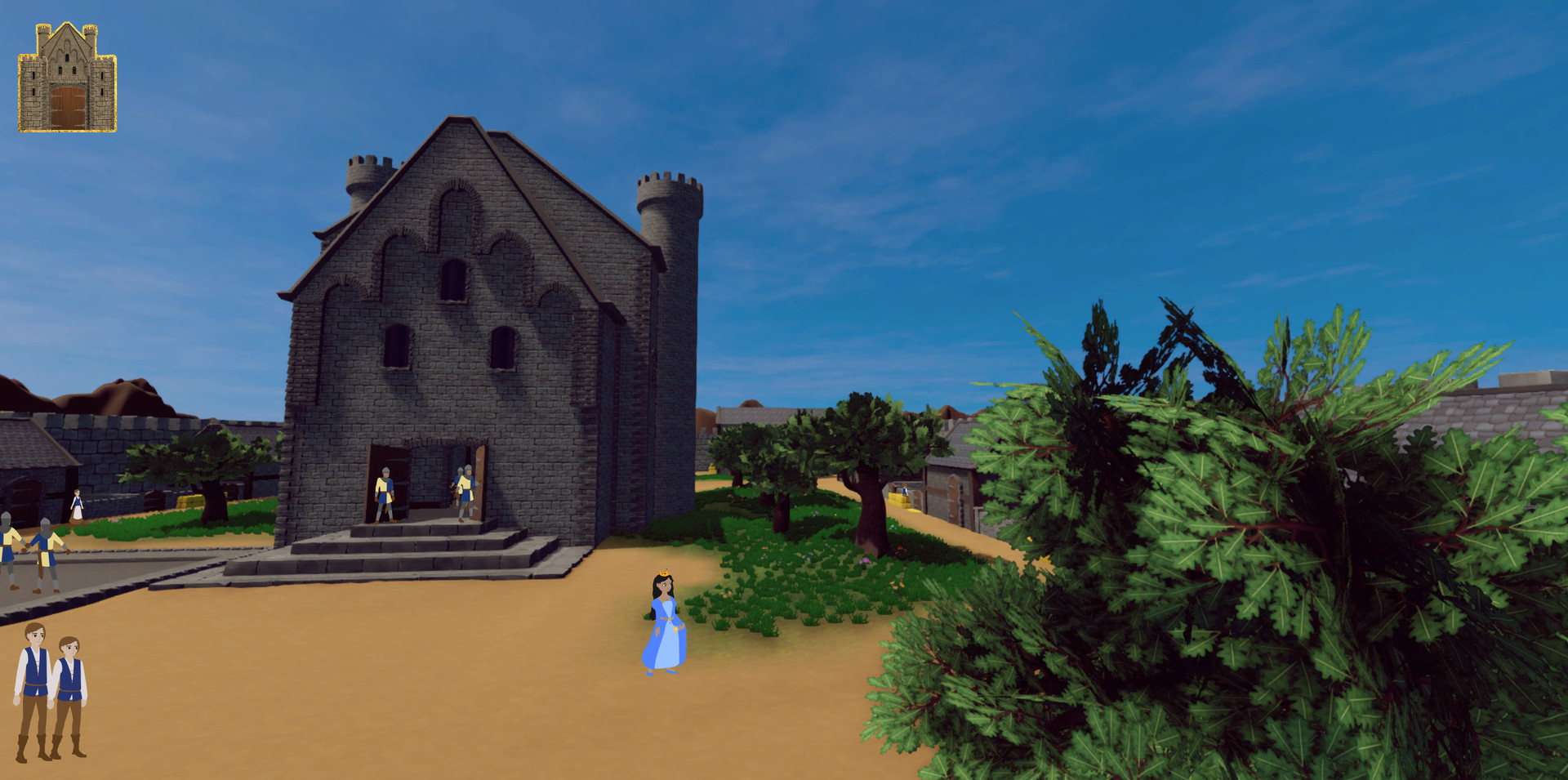Click the group of villagers at the left edge
Image resolution: width=1568 pixels, height=780 pixels.
[23, 551]
